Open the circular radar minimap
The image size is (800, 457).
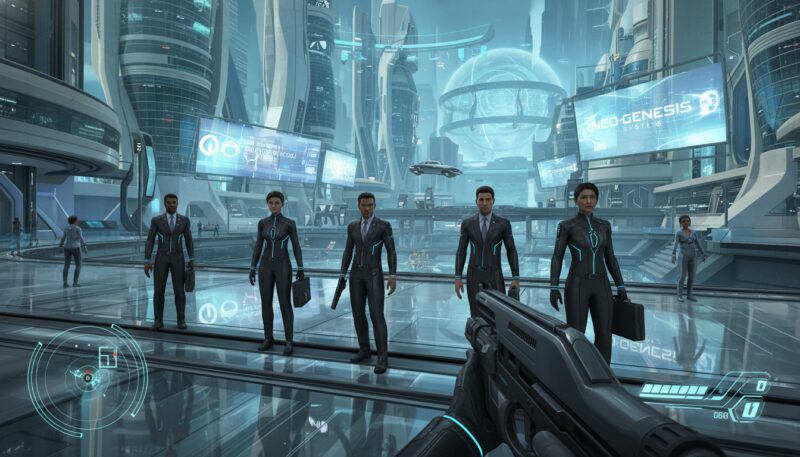pyautogui.click(x=87, y=376)
